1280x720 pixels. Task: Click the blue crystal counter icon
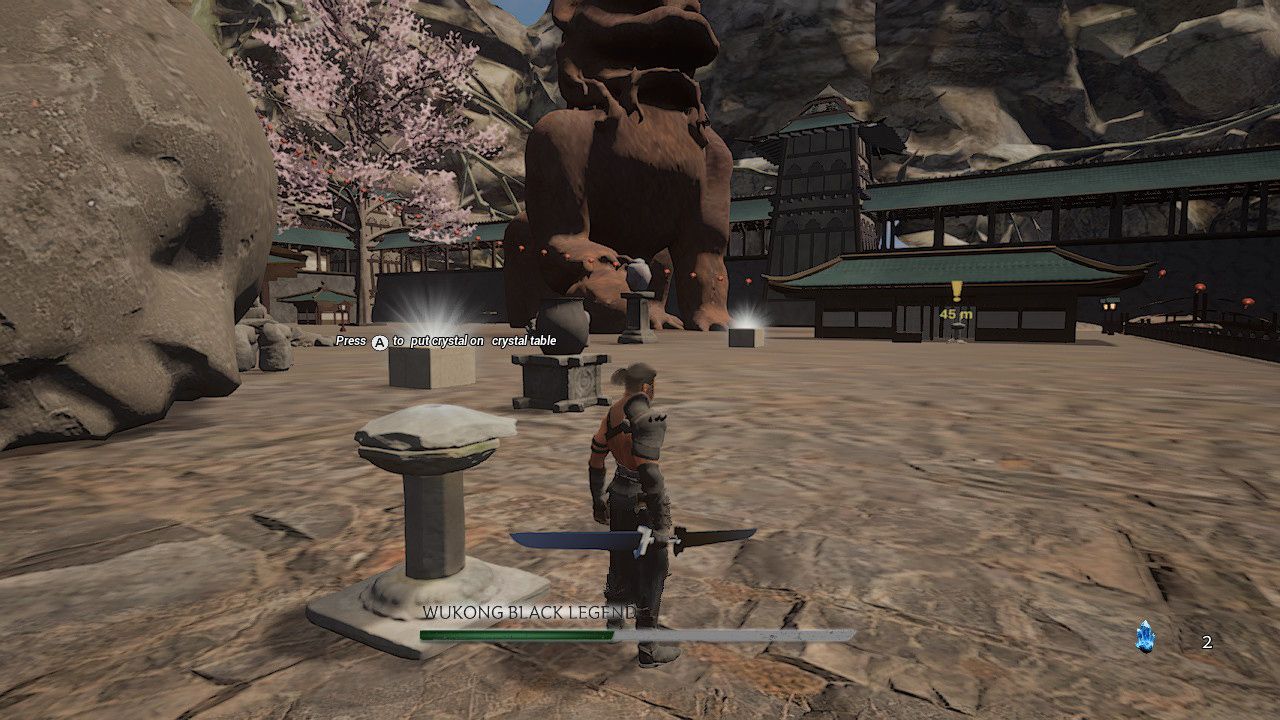(x=1145, y=636)
